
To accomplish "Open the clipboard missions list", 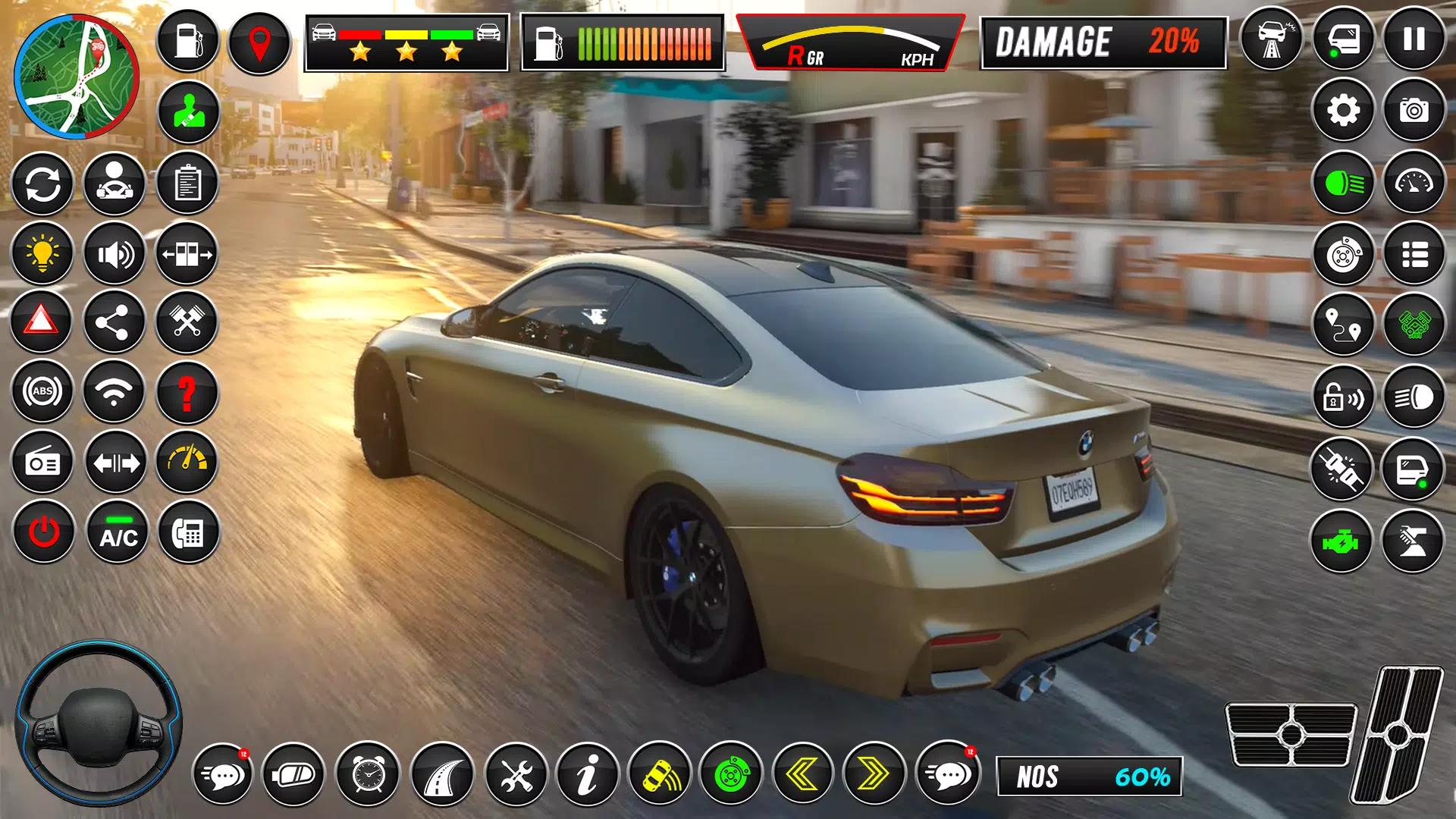I will tap(188, 184).
